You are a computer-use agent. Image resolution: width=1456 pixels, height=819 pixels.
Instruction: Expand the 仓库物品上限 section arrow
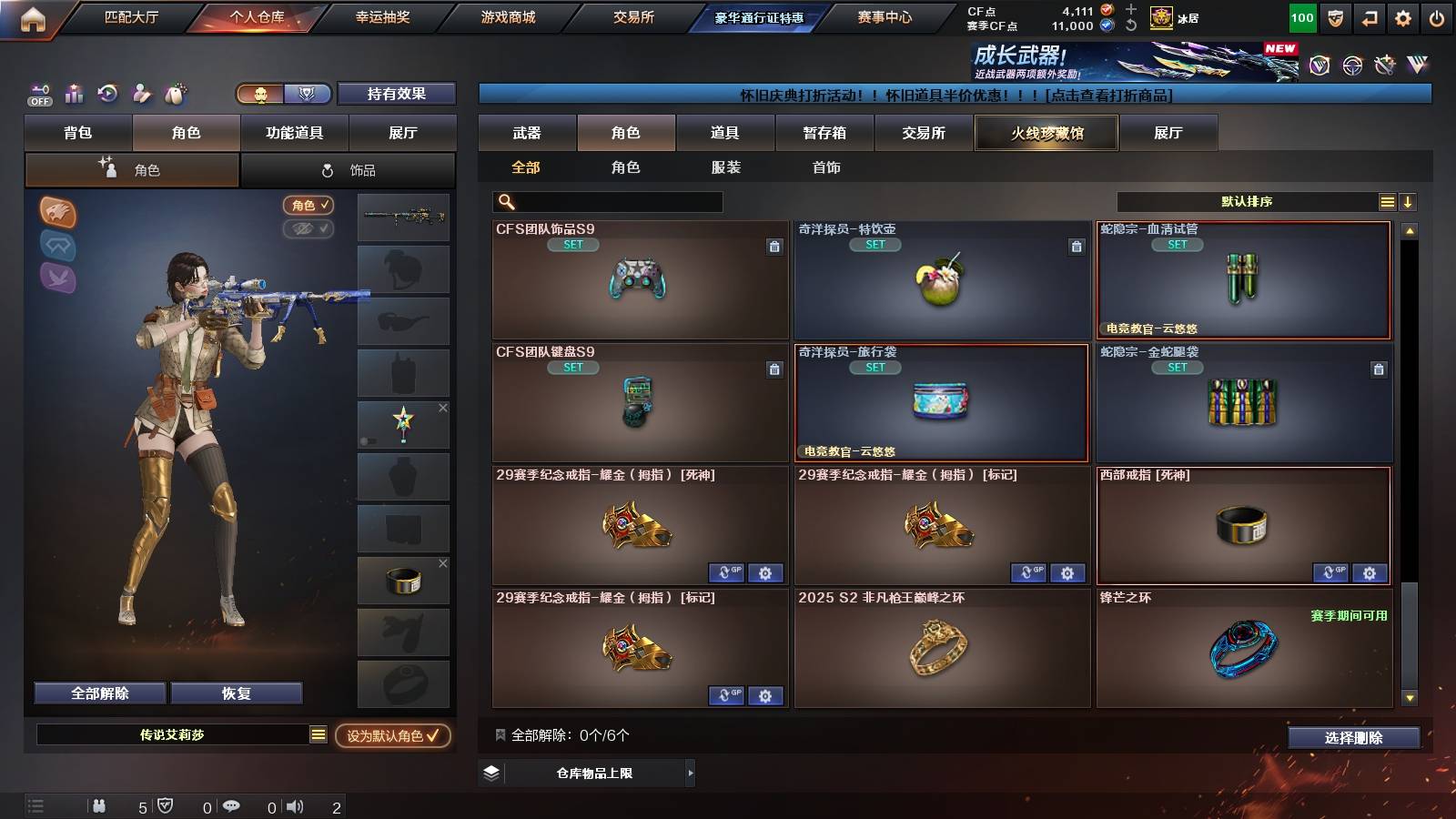[690, 773]
